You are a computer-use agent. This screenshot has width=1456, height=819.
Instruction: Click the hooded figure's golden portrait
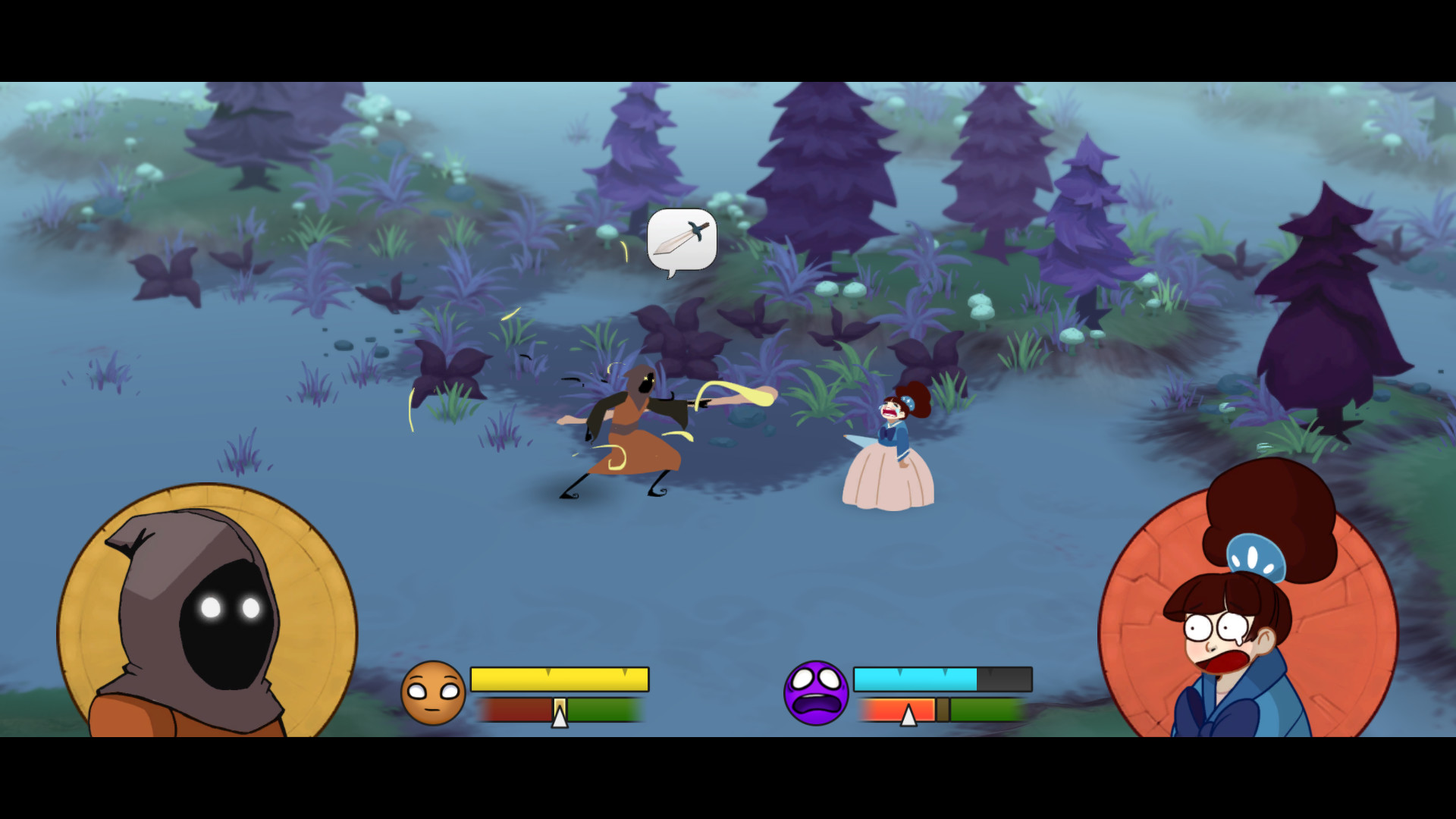pos(209,614)
